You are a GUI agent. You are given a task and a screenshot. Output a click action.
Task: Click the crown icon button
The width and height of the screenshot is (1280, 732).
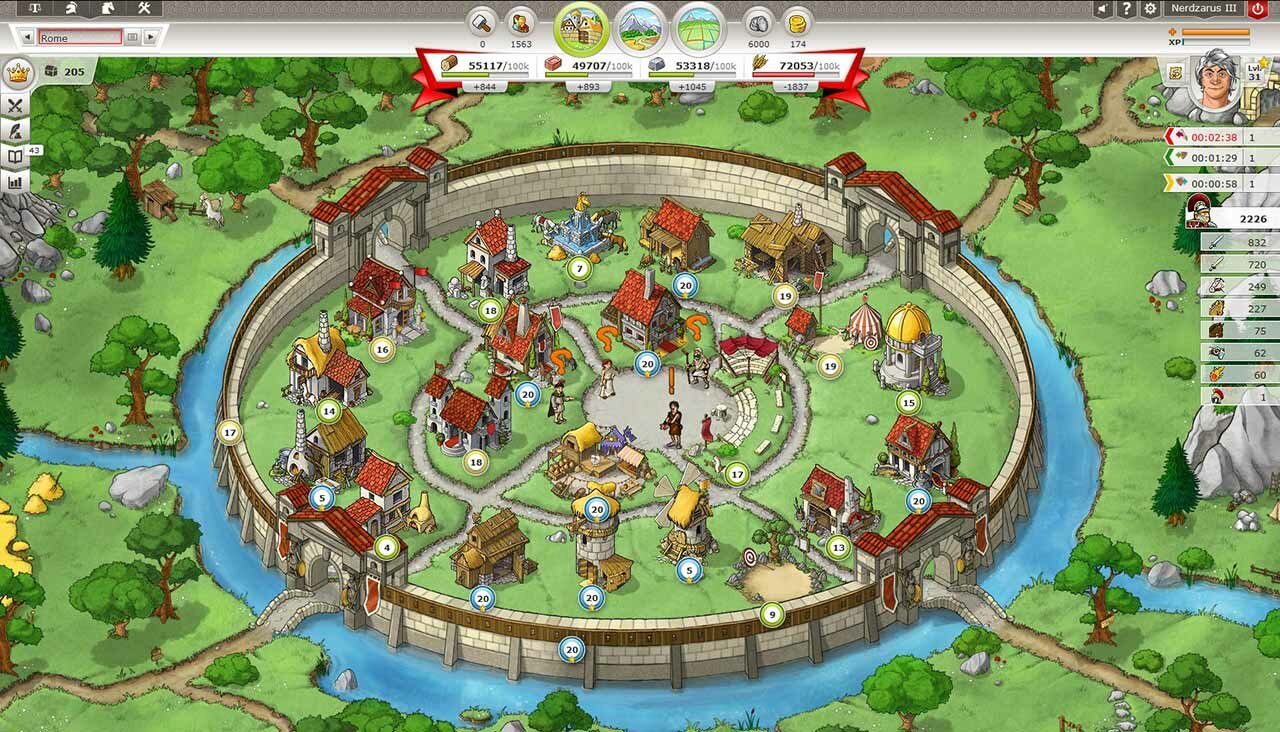pyautogui.click(x=16, y=73)
